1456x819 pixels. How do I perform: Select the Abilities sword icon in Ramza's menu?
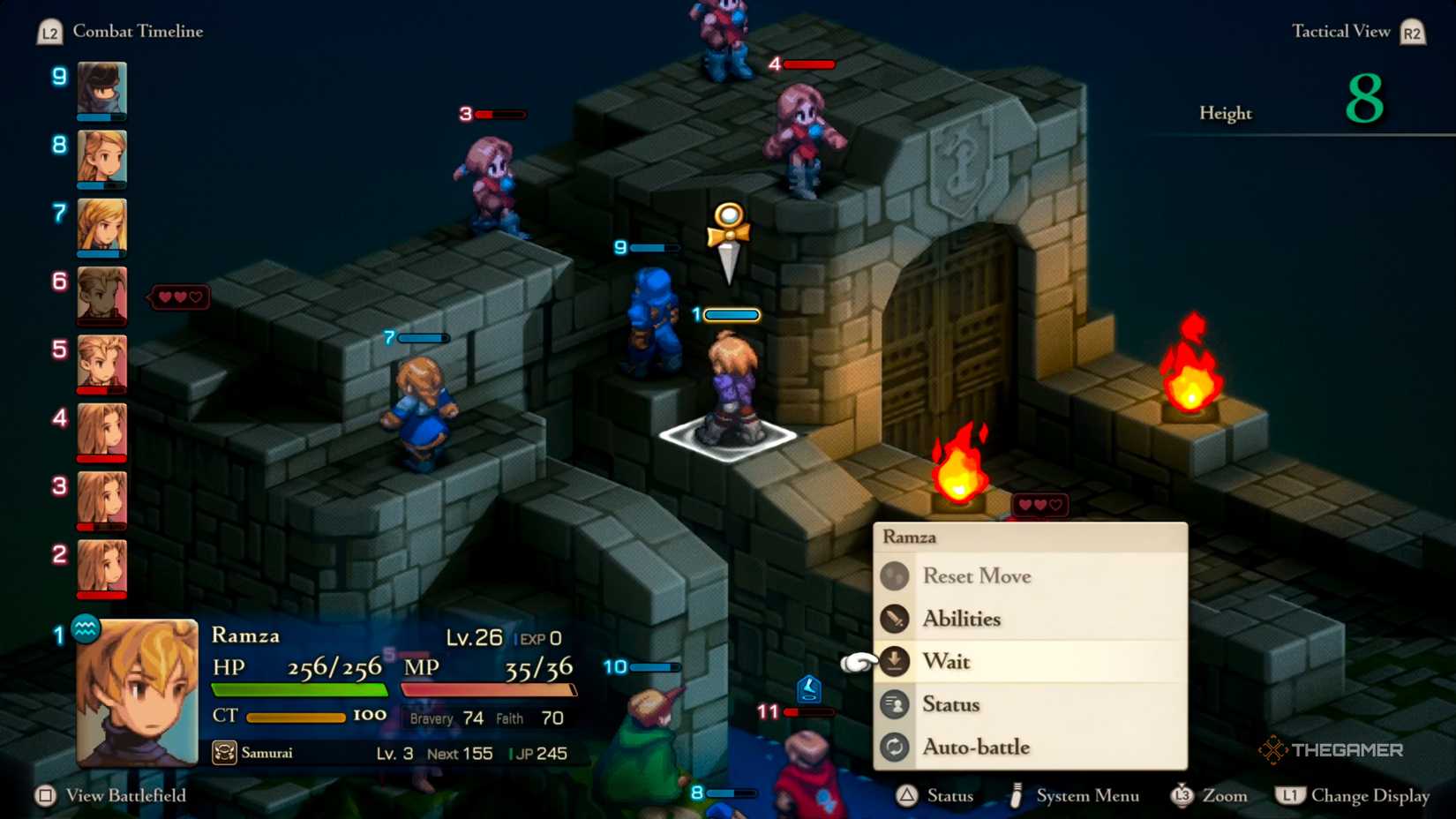point(893,619)
